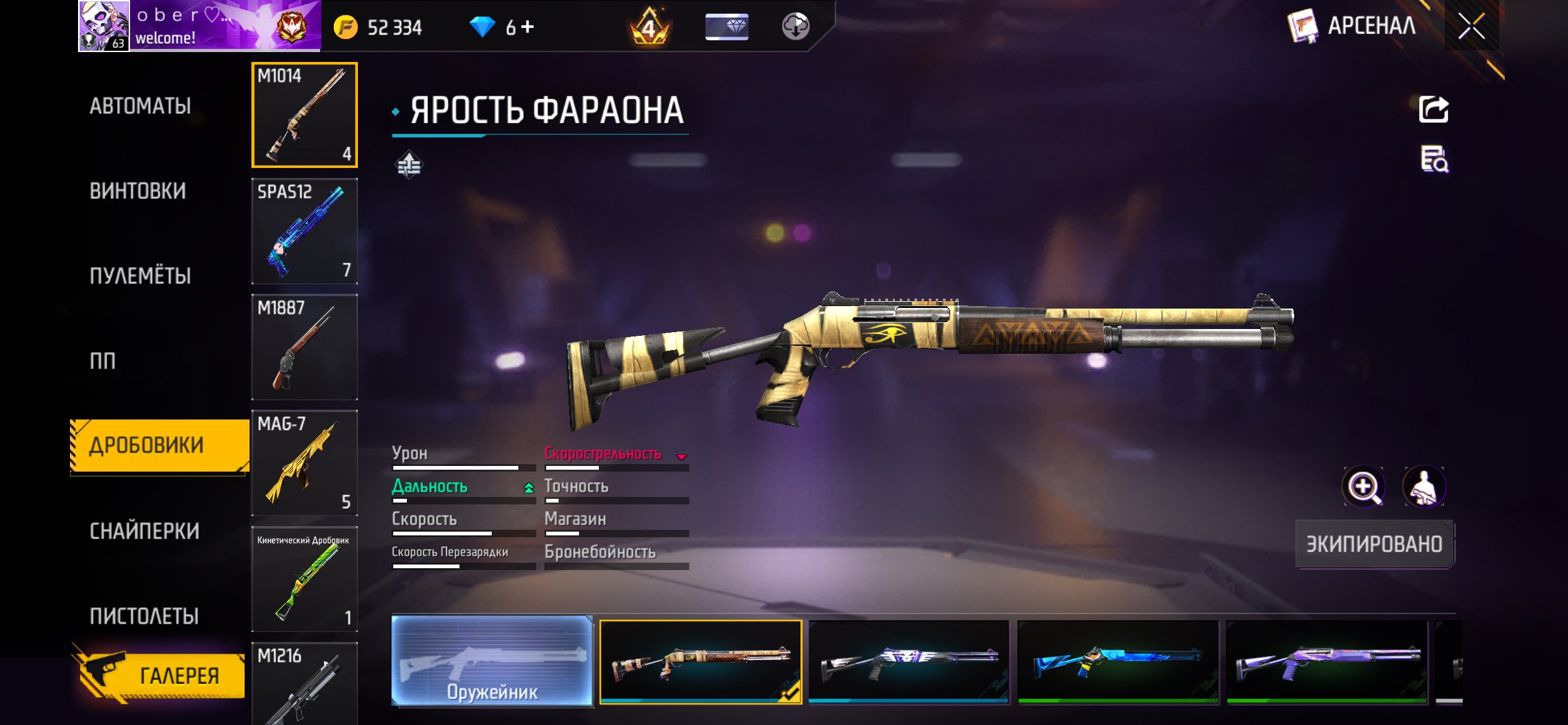The width and height of the screenshot is (1568, 725).
Task: Open the player profile banner
Action: click(199, 26)
